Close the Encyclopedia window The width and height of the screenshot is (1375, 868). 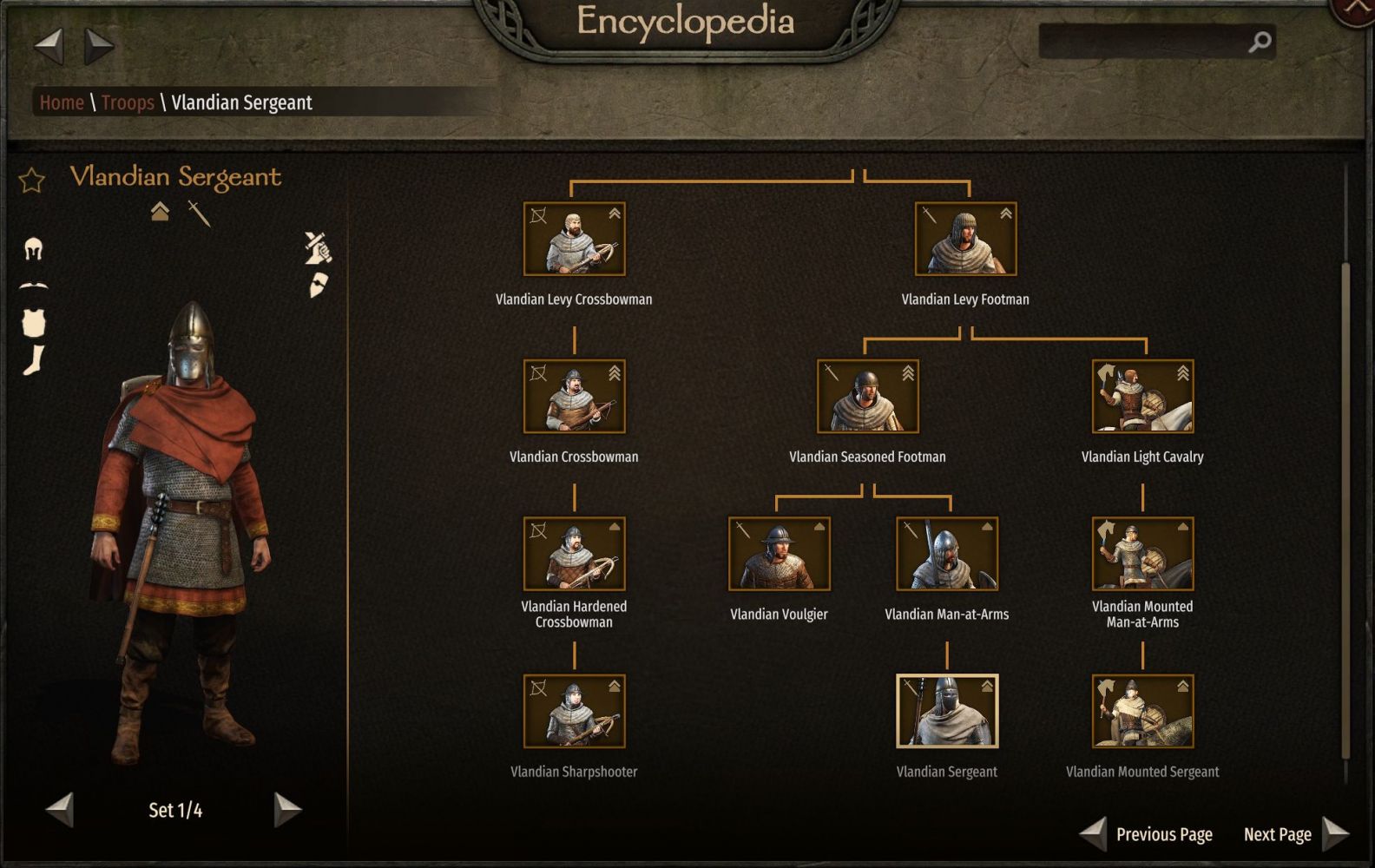1357,9
